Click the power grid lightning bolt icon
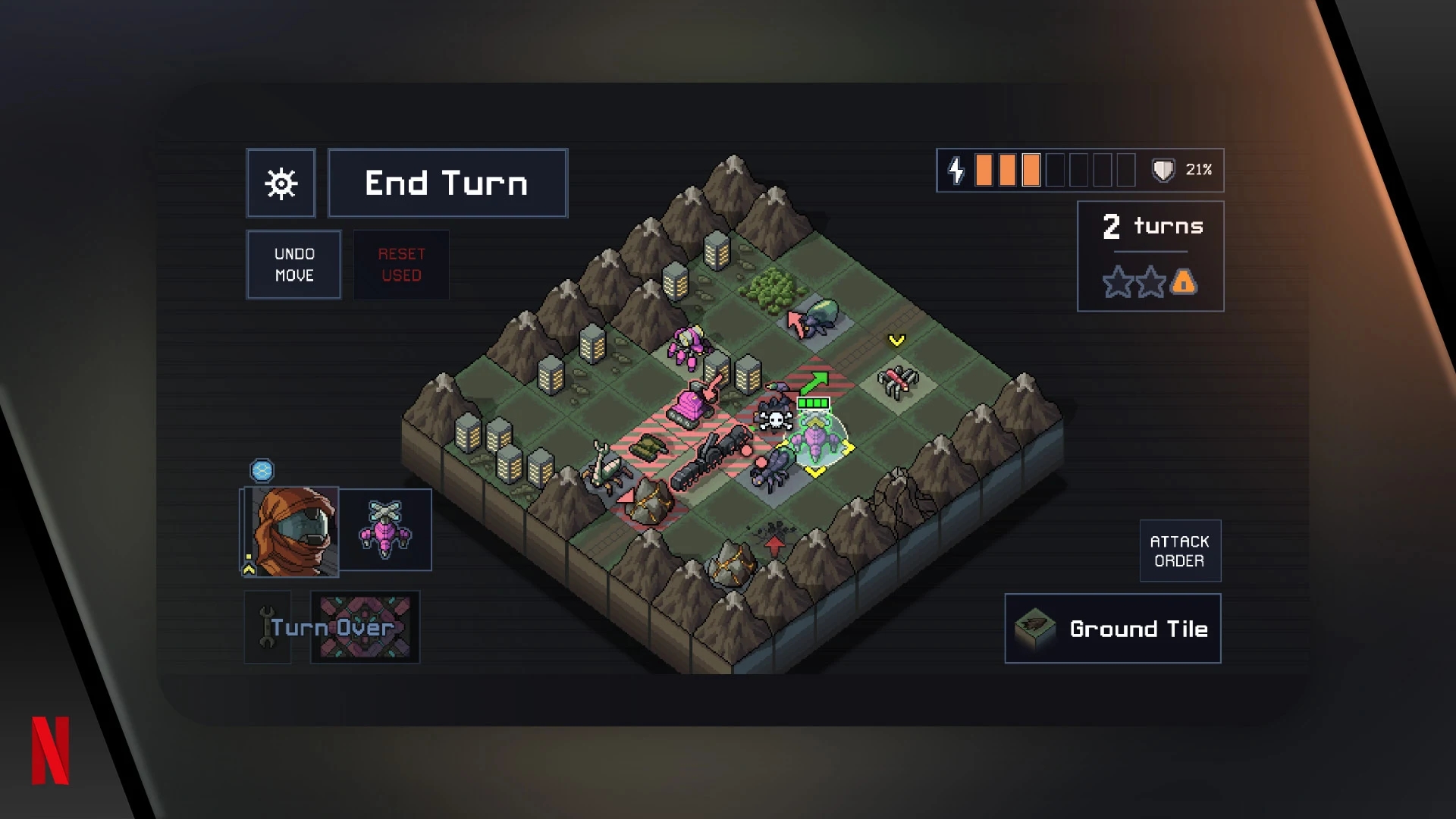This screenshot has height=819, width=1456. click(x=955, y=170)
